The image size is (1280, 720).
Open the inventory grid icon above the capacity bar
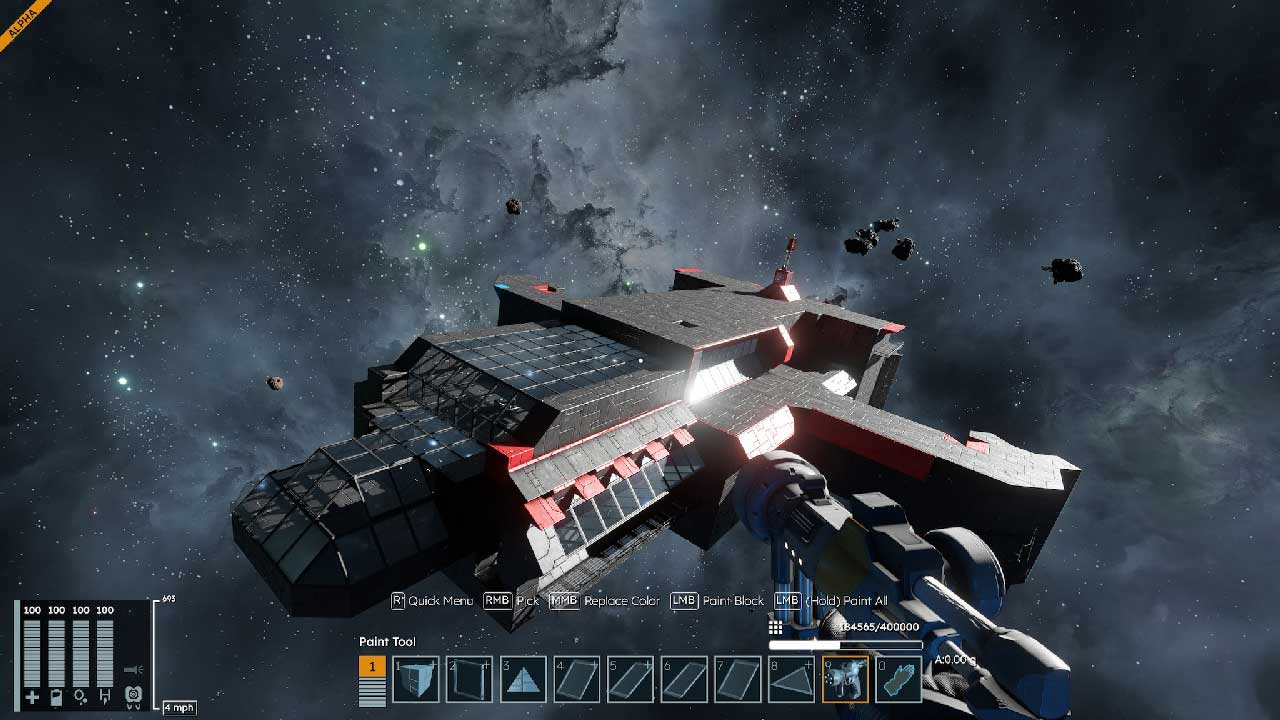point(775,627)
